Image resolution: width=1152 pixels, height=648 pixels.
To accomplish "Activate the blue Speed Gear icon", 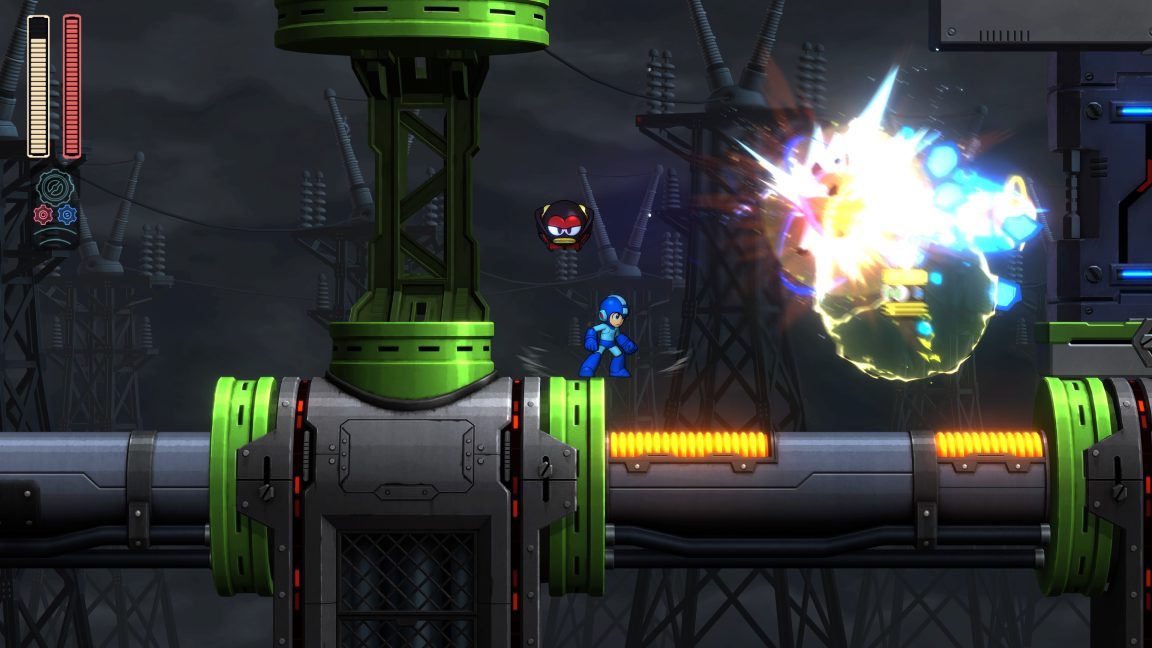I will 67,214.
